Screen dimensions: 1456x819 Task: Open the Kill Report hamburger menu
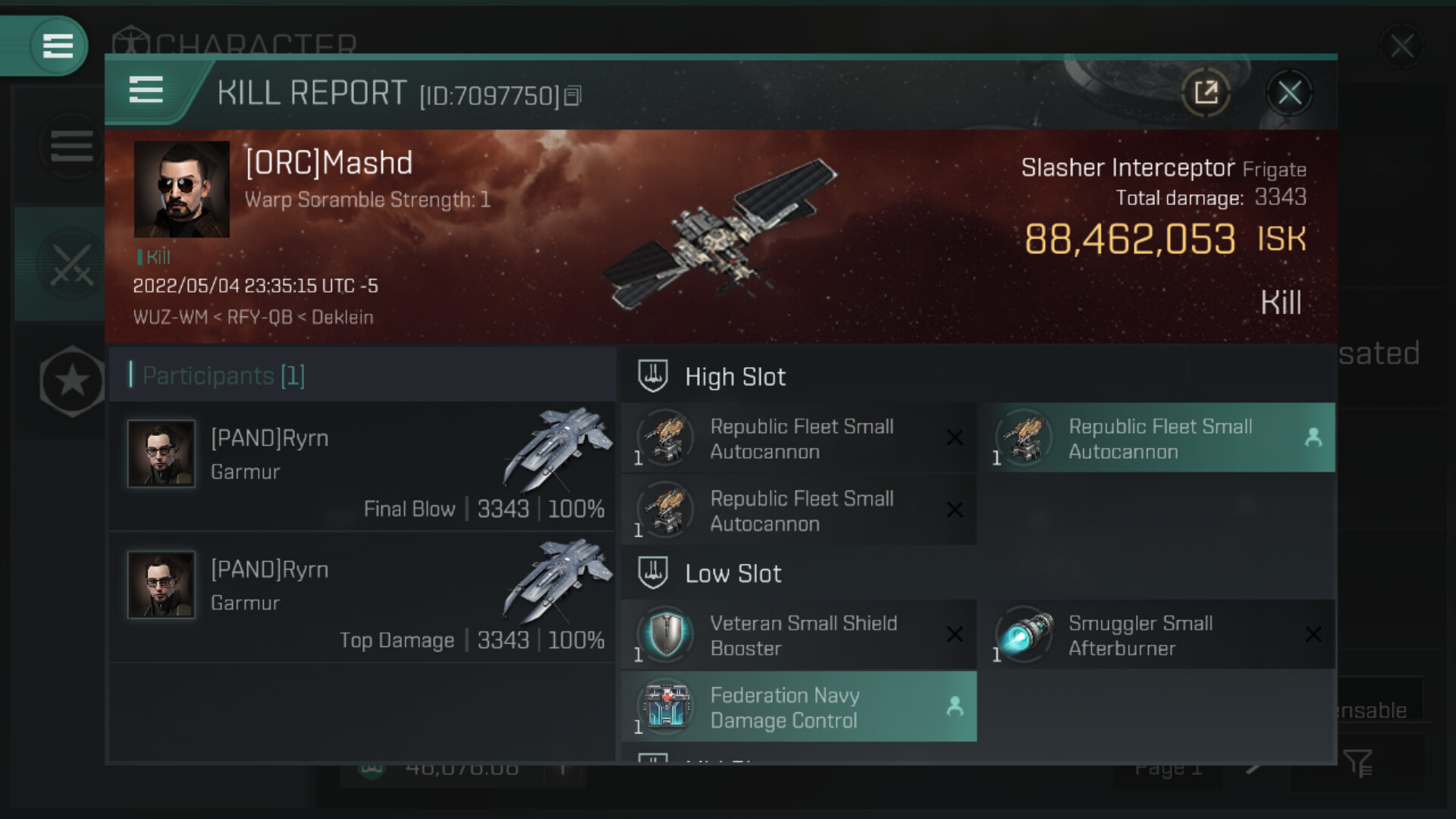tap(146, 90)
